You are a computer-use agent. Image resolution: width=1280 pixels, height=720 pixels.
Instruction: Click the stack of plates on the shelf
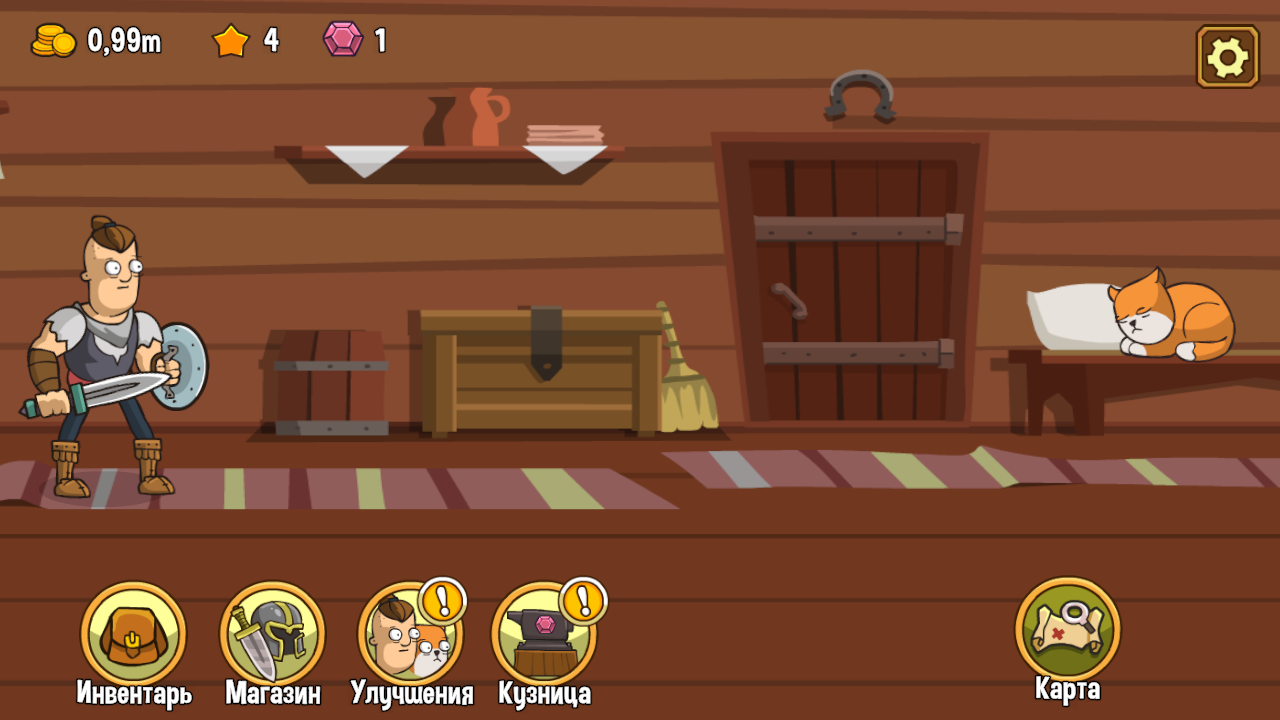(x=565, y=132)
